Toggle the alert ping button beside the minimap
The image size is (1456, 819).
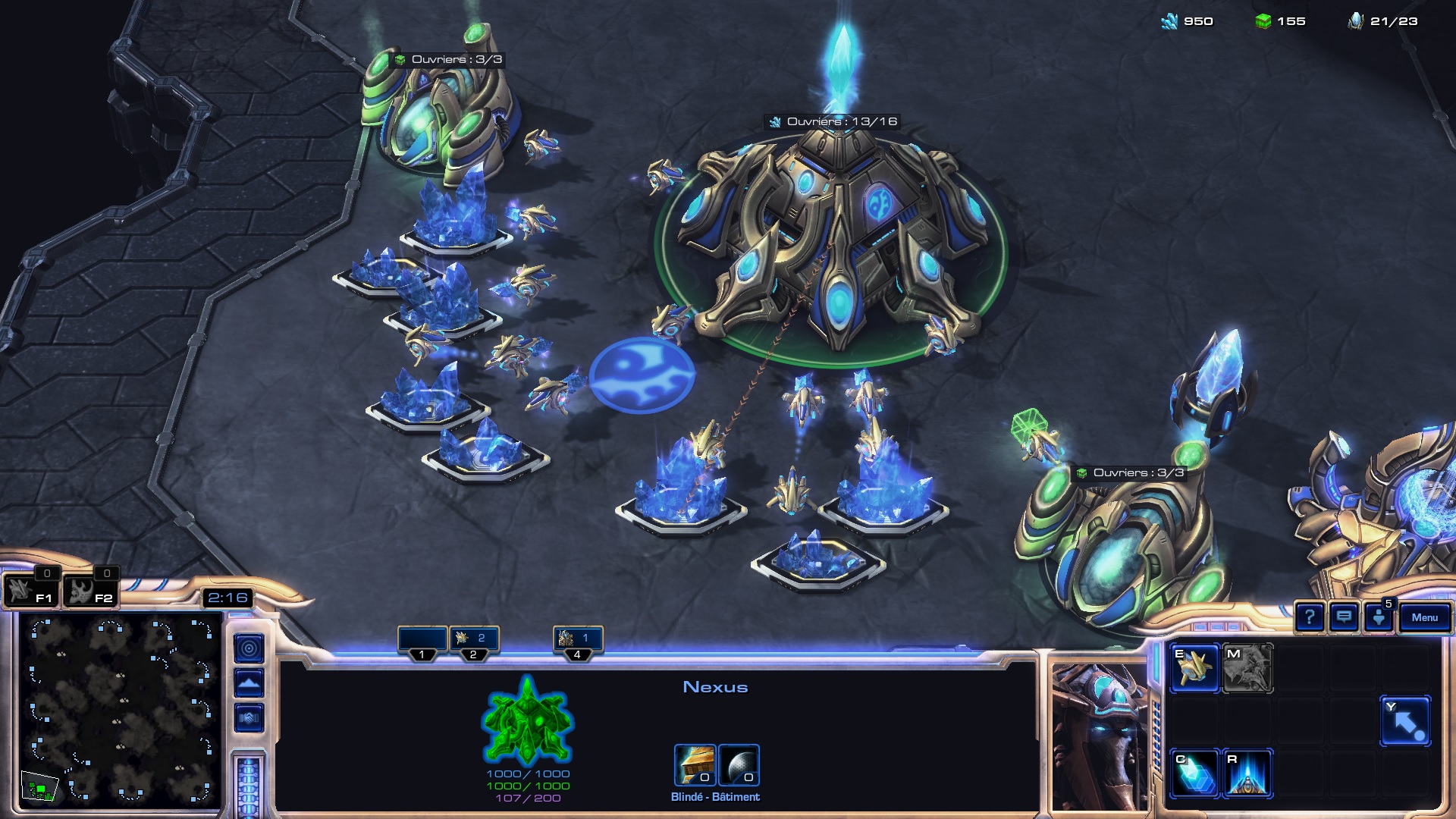[x=247, y=648]
